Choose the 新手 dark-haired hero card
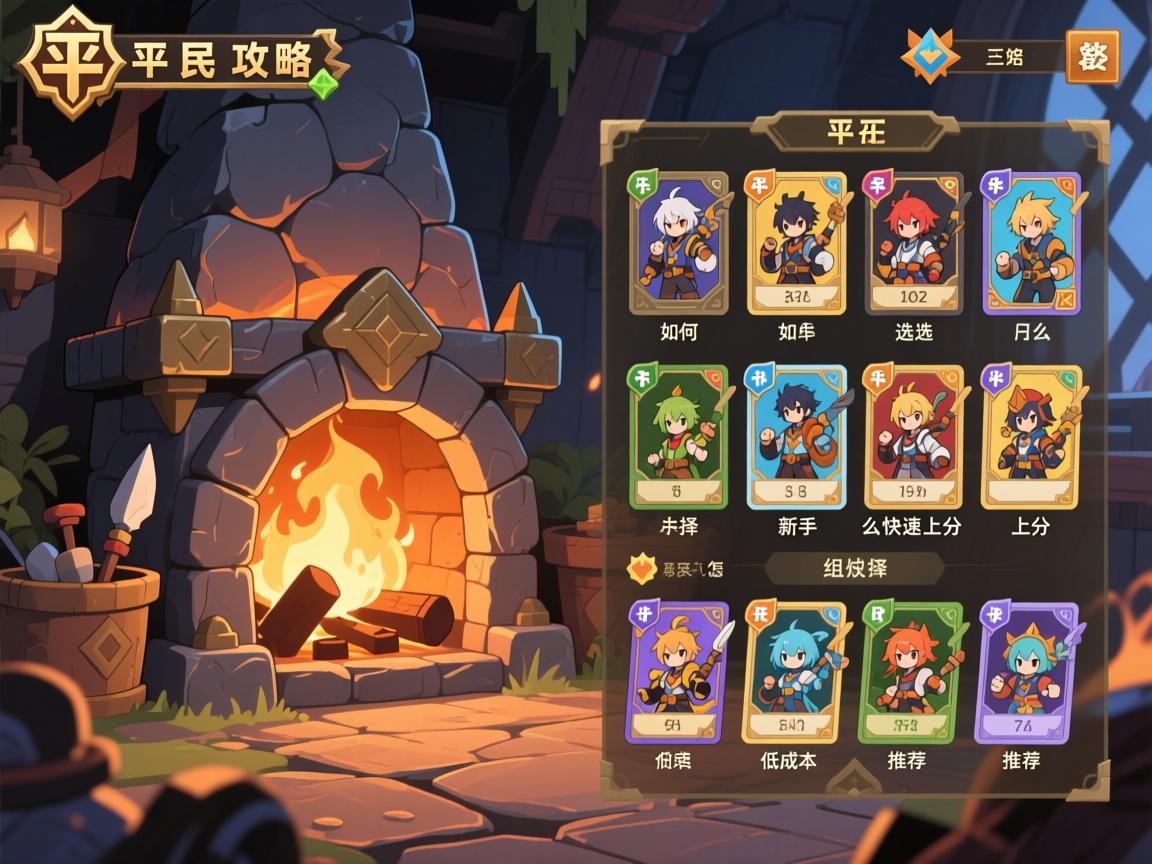 coord(796,437)
